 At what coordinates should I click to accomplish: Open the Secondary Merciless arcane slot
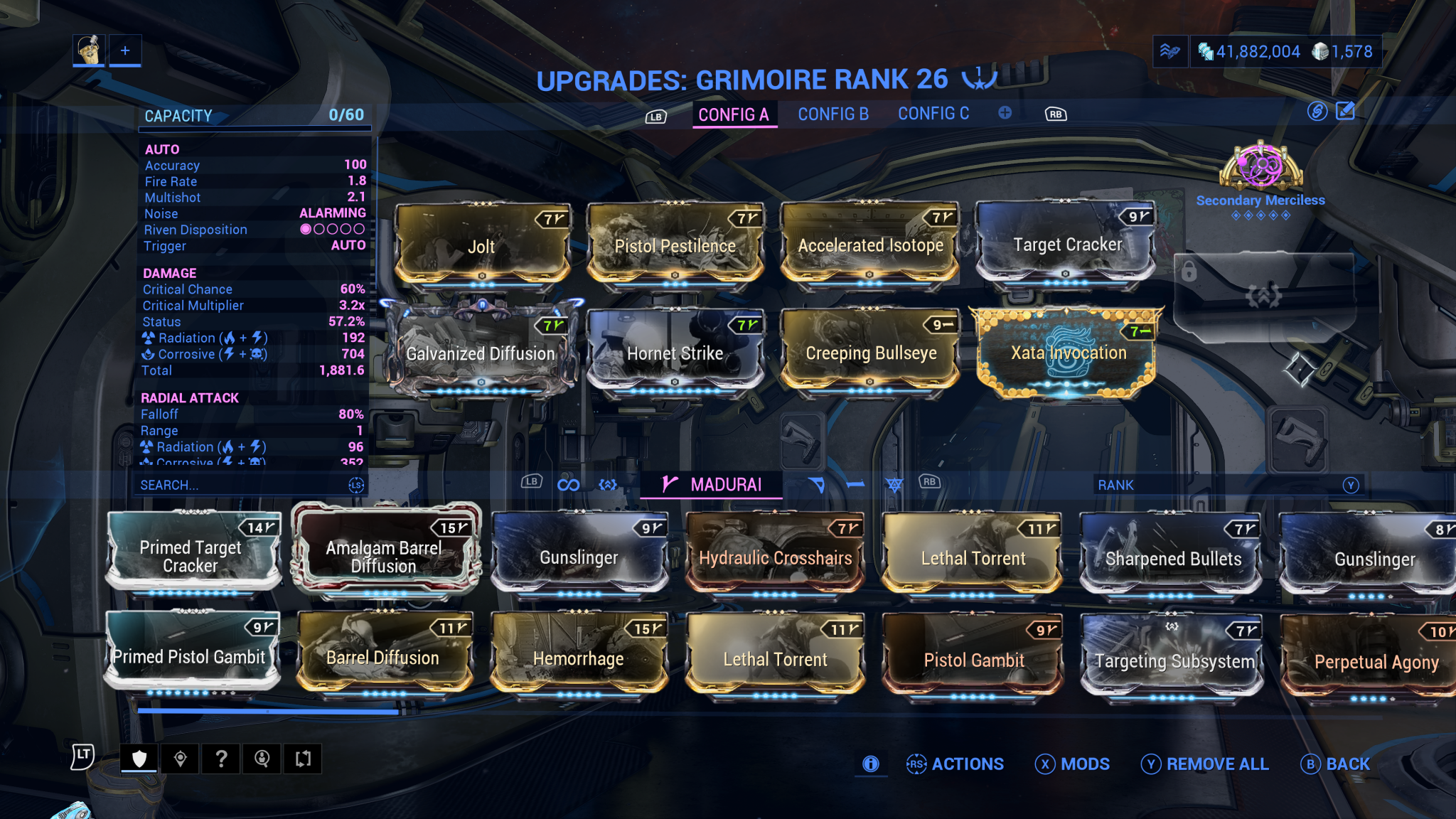pos(1260,171)
